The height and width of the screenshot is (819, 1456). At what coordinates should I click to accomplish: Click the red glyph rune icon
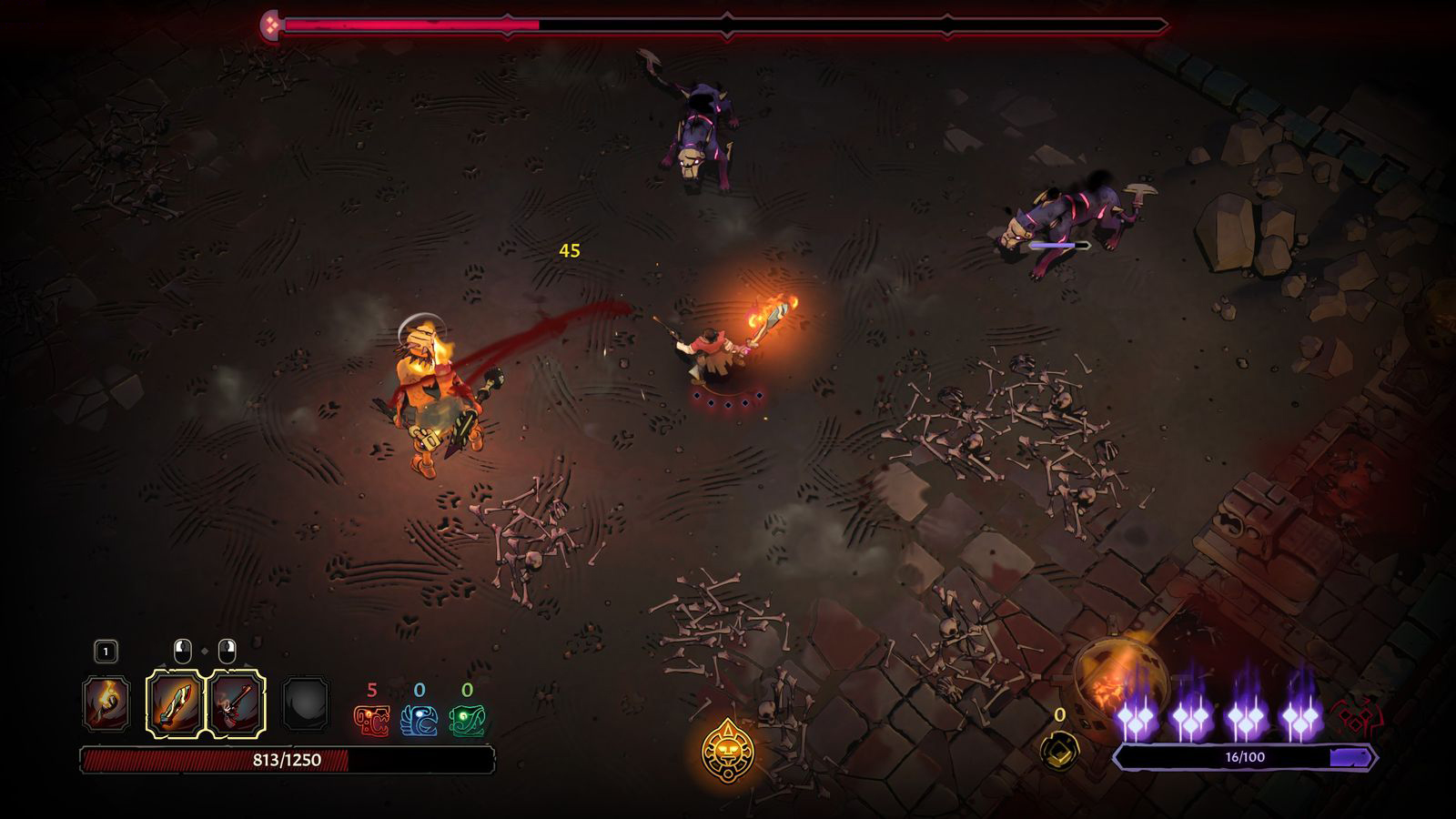[371, 721]
